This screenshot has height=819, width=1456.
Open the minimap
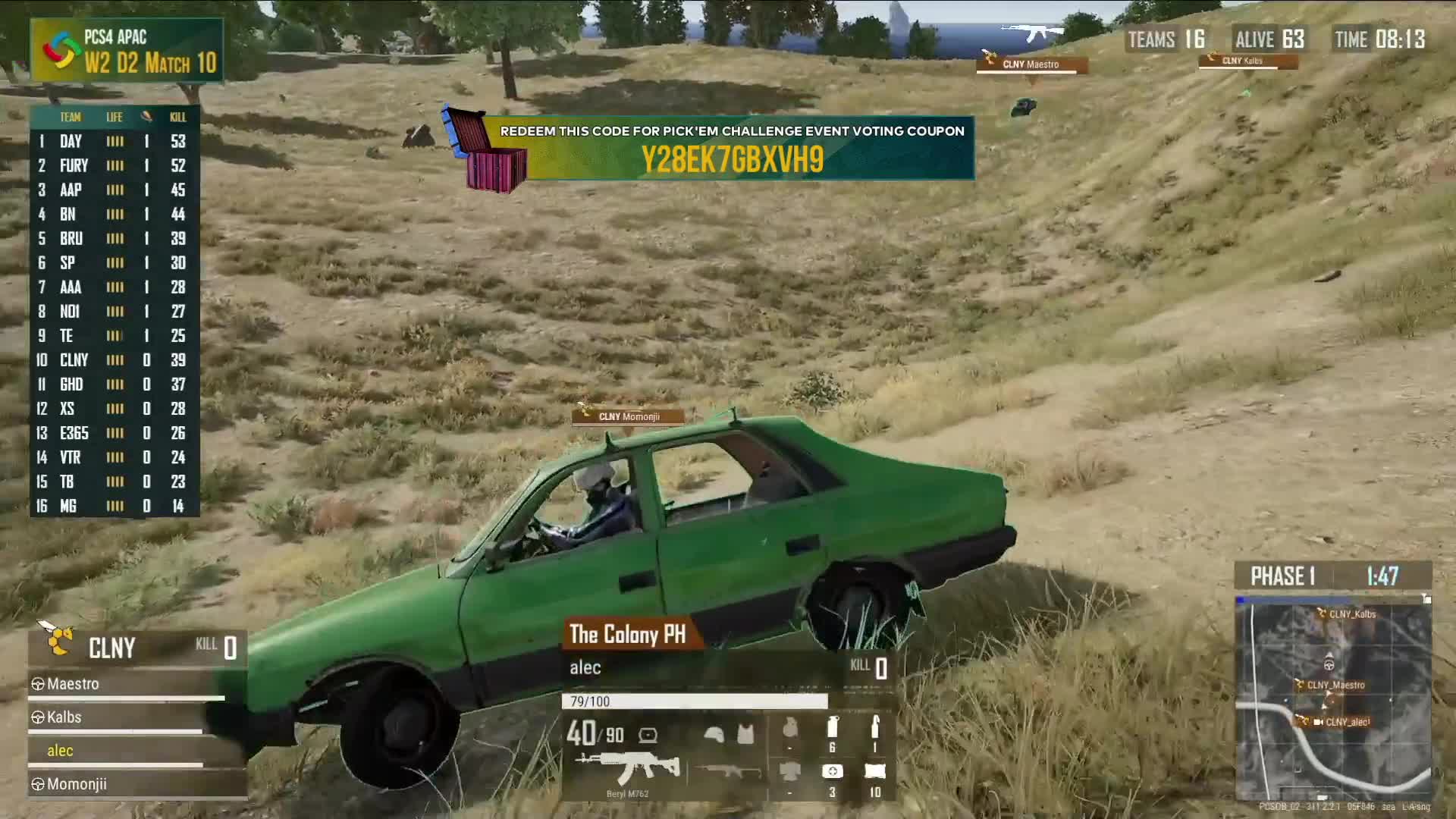(1332, 698)
